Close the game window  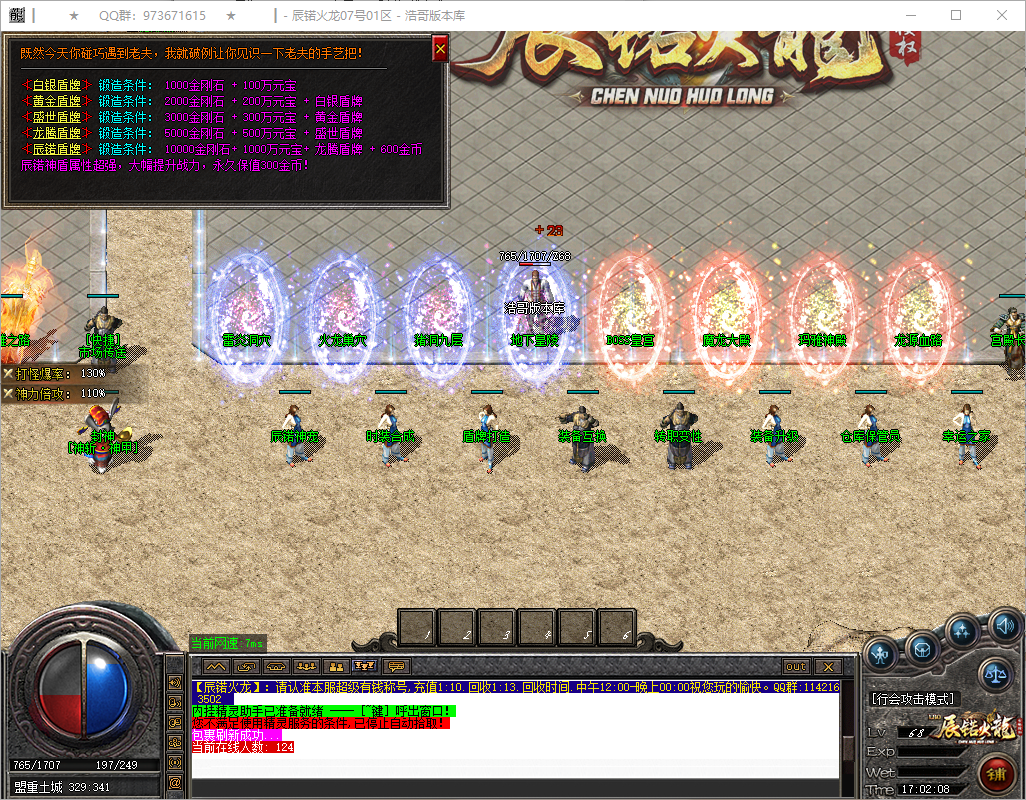(1002, 15)
